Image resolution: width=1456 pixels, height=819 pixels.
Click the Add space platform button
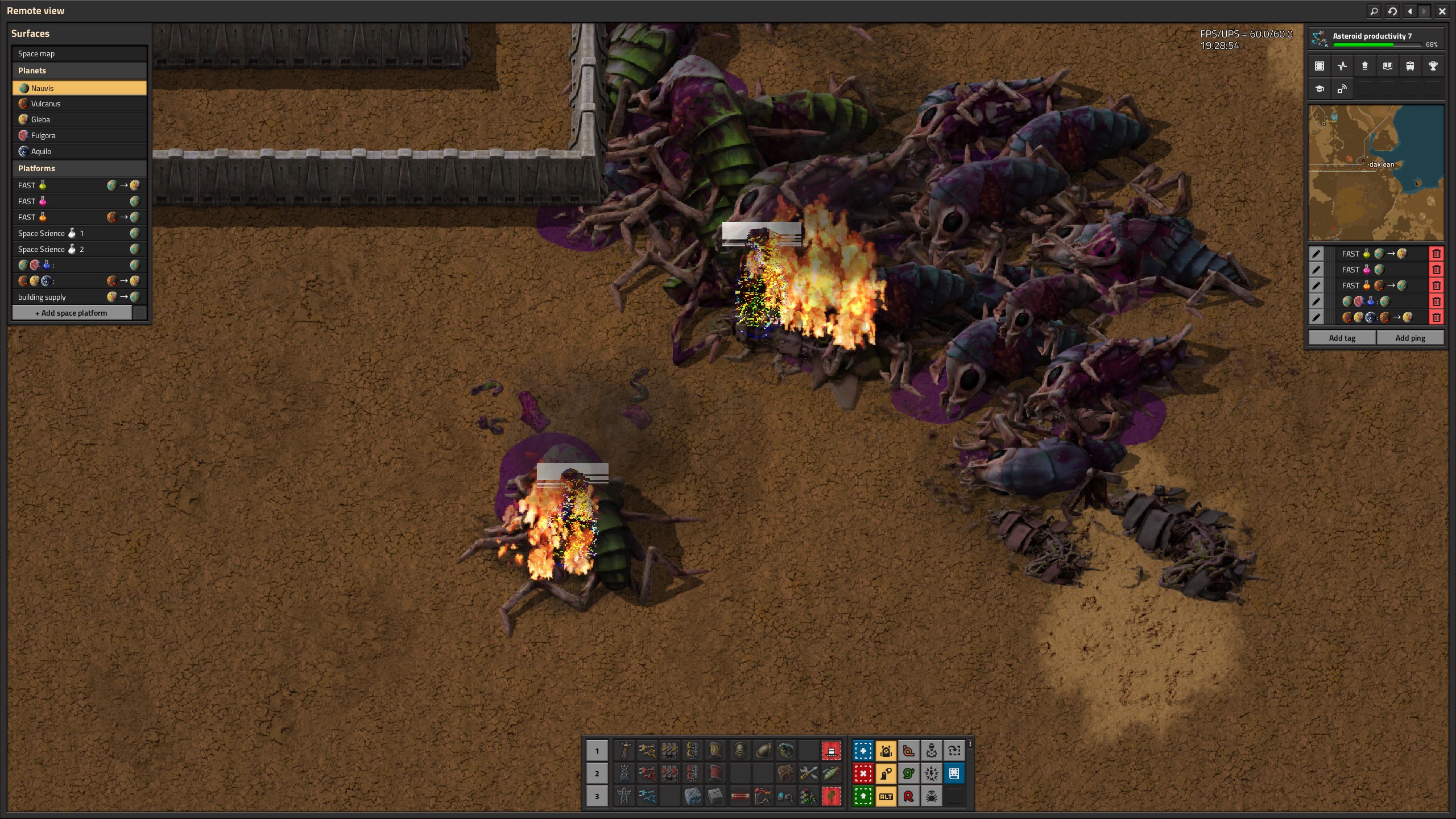(x=72, y=313)
